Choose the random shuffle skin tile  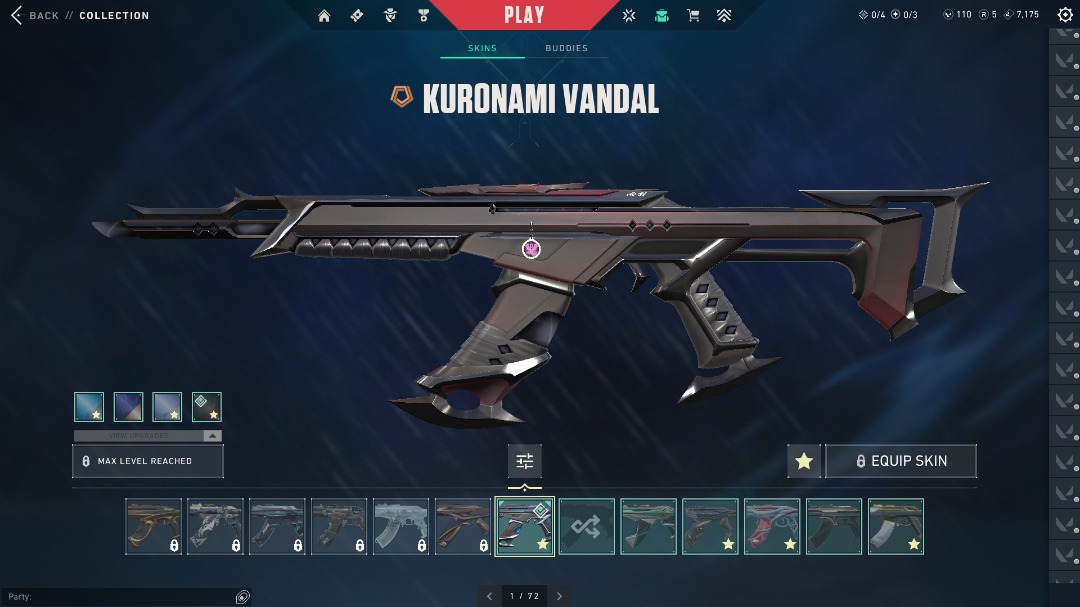tap(587, 526)
